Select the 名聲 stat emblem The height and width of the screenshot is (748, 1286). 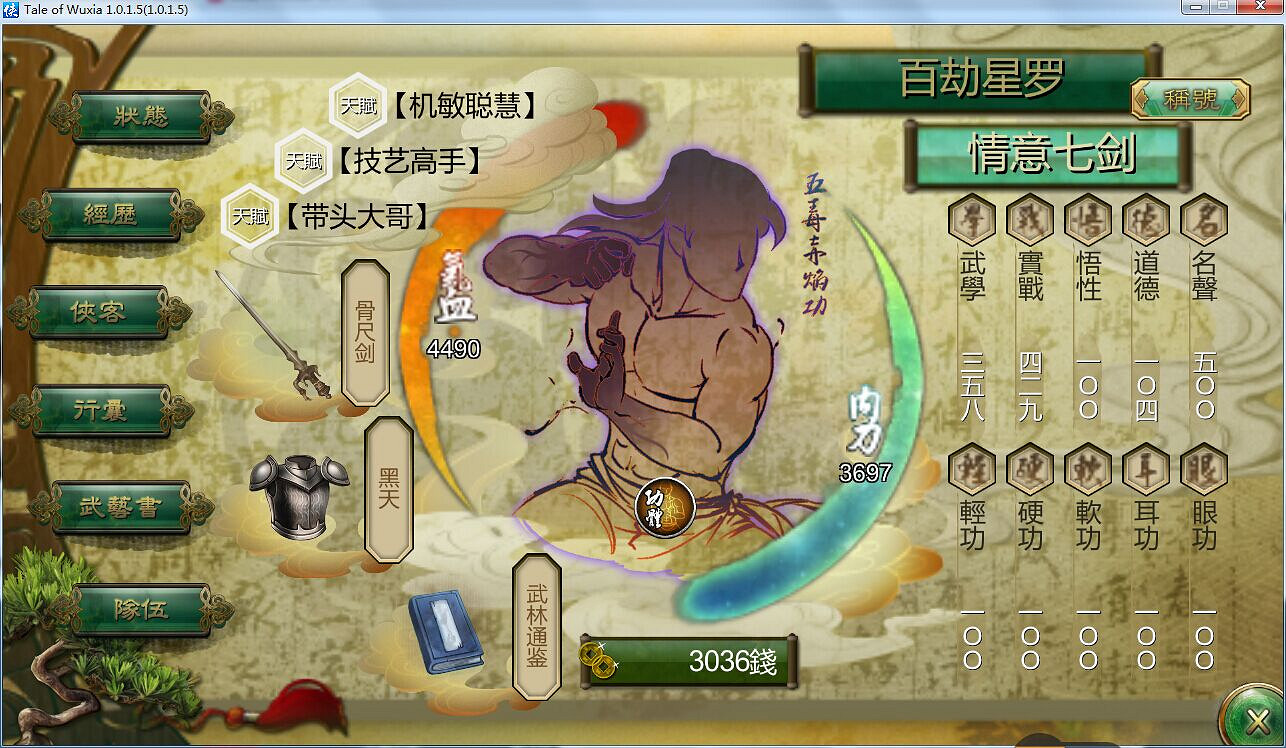(x=1202, y=220)
